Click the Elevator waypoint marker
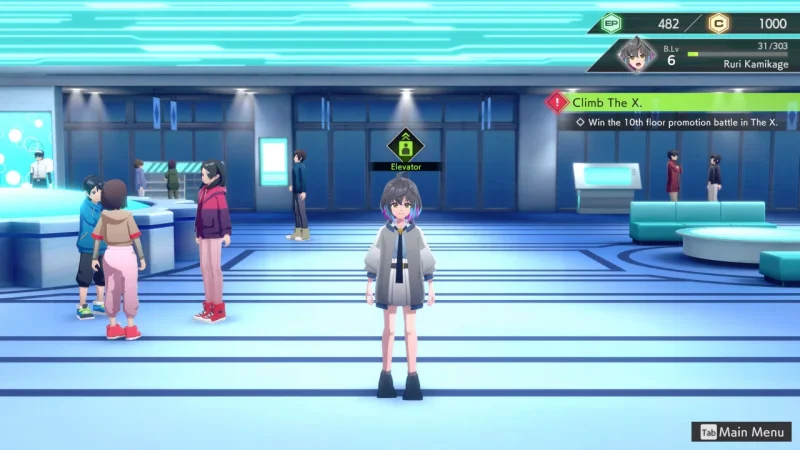Image resolution: width=800 pixels, height=450 pixels. [x=405, y=144]
